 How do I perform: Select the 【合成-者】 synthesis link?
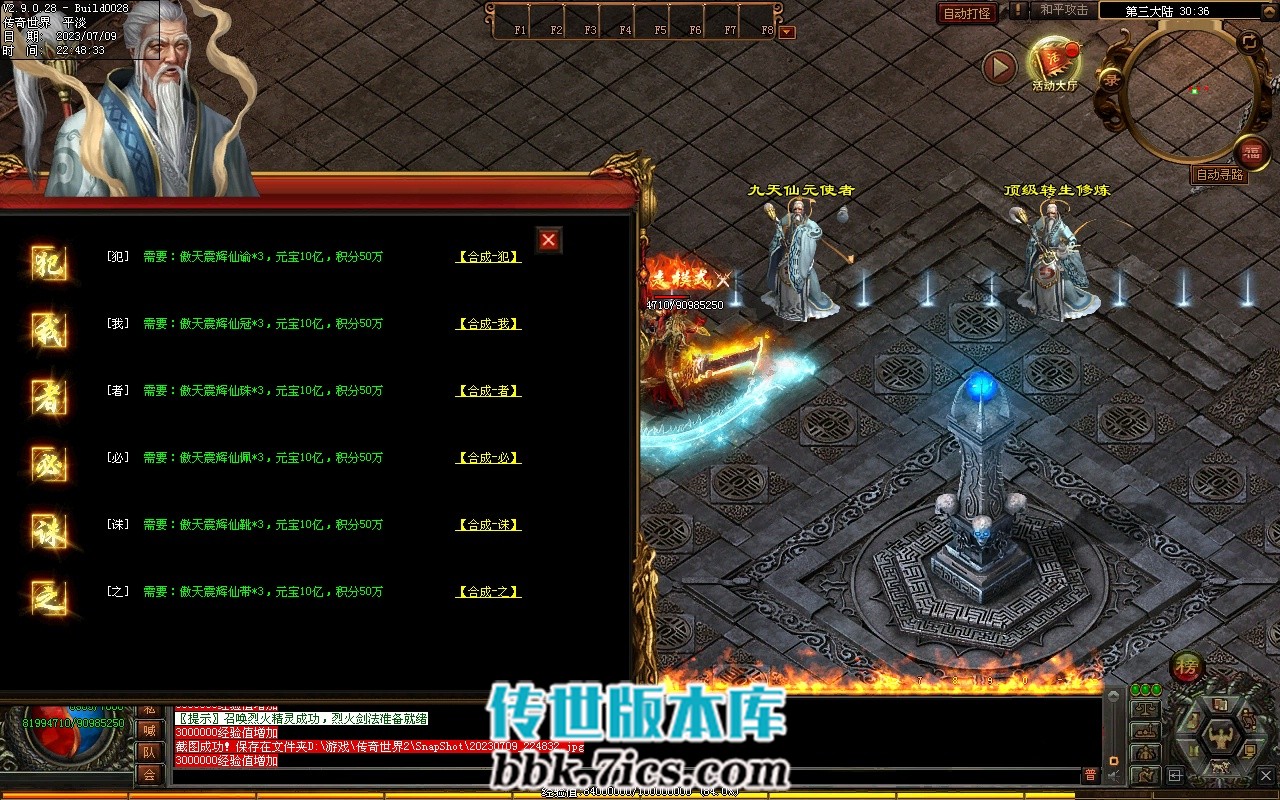pyautogui.click(x=488, y=391)
